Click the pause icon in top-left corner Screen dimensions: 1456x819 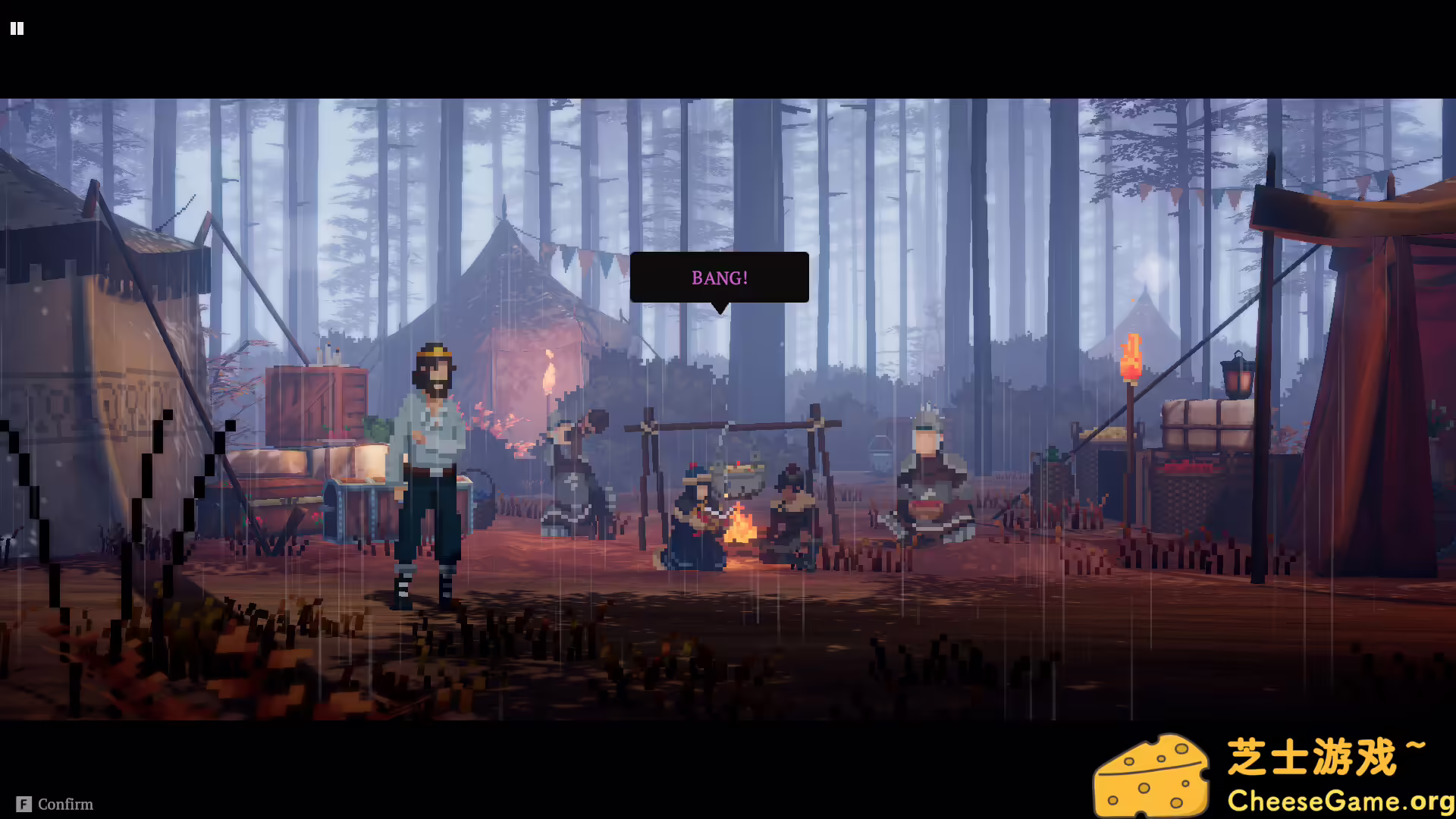(x=17, y=28)
